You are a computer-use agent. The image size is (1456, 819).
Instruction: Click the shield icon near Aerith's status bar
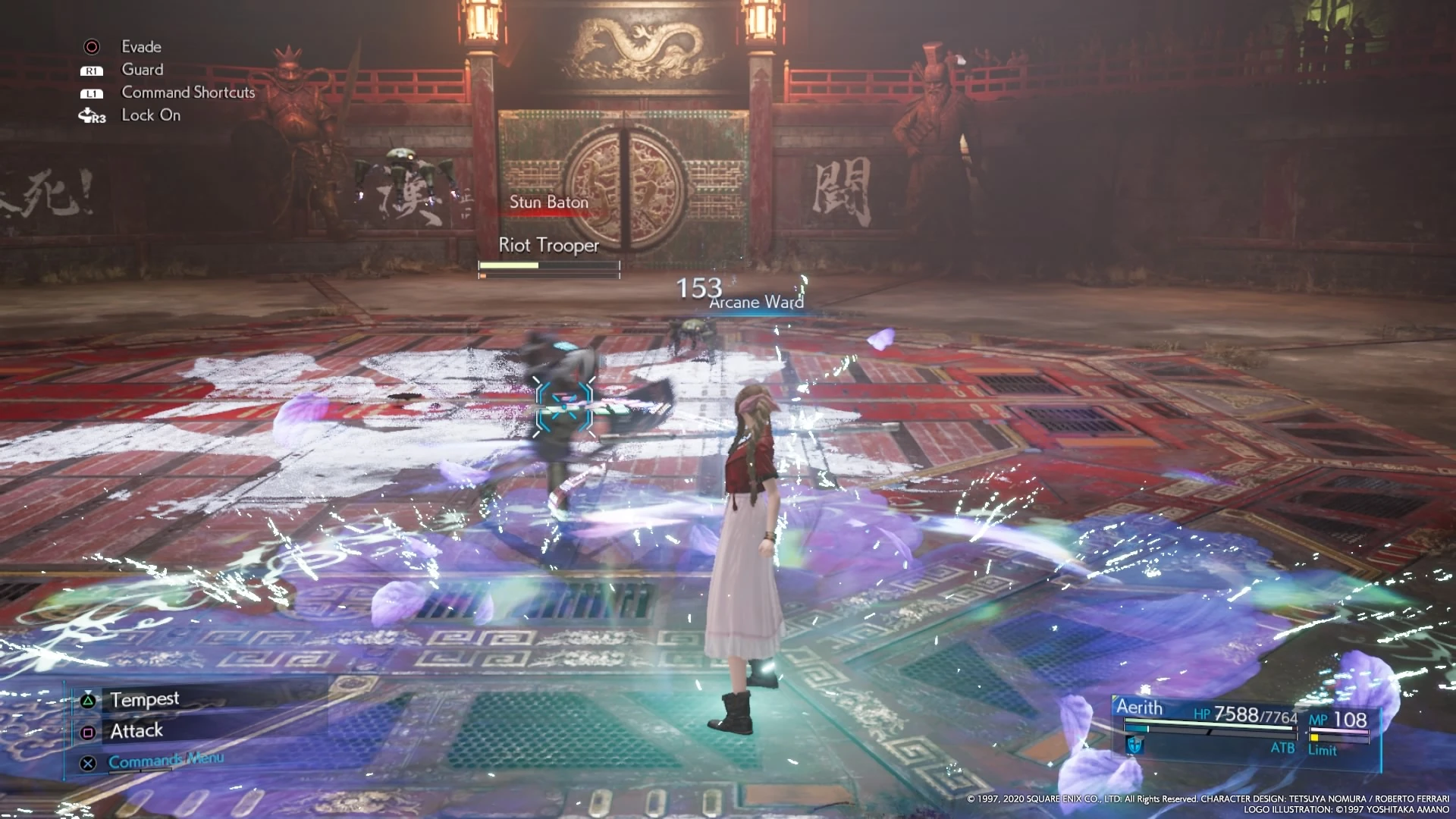pyautogui.click(x=1134, y=745)
